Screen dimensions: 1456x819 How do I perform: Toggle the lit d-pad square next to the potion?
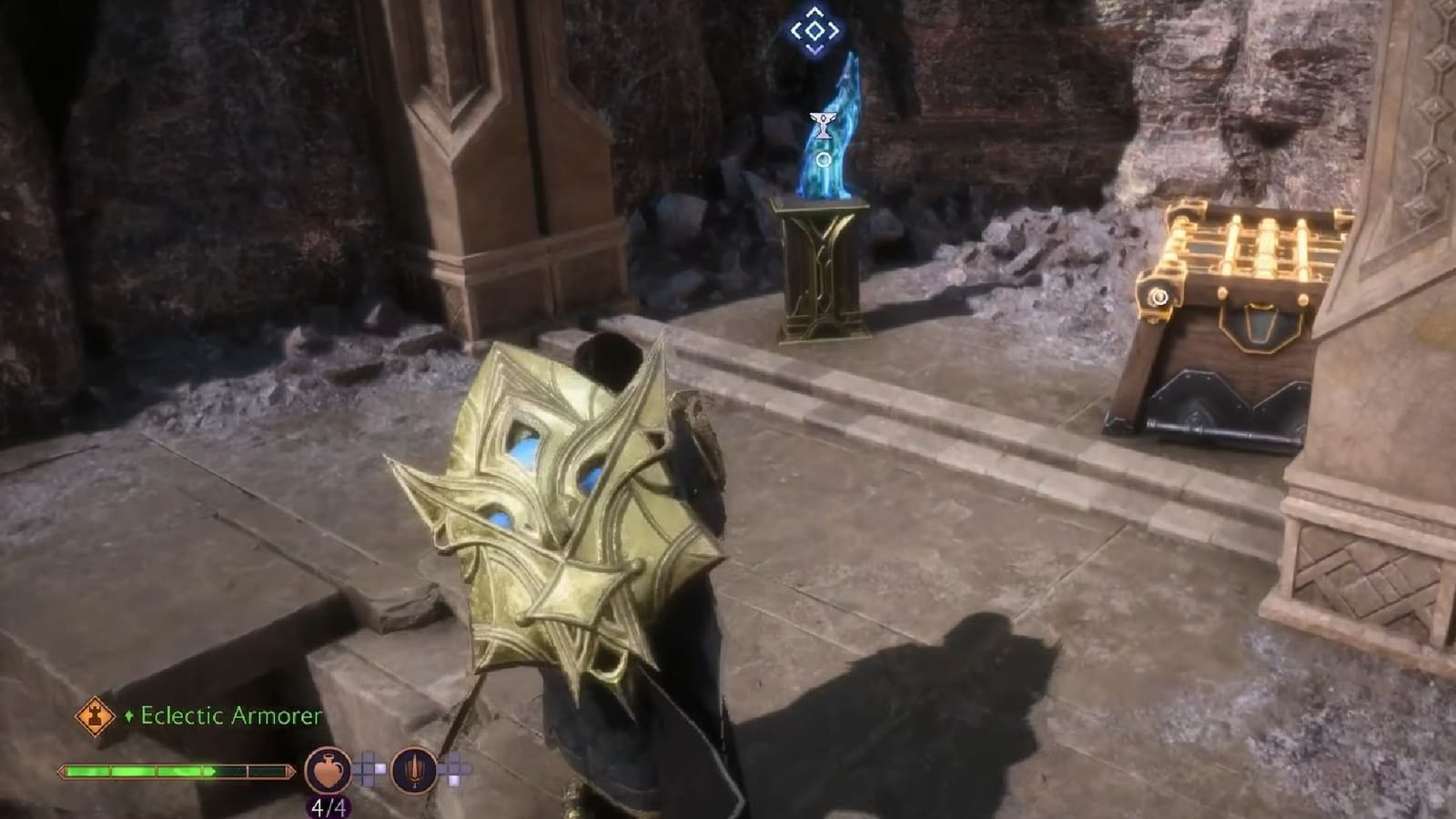pyautogui.click(x=379, y=767)
